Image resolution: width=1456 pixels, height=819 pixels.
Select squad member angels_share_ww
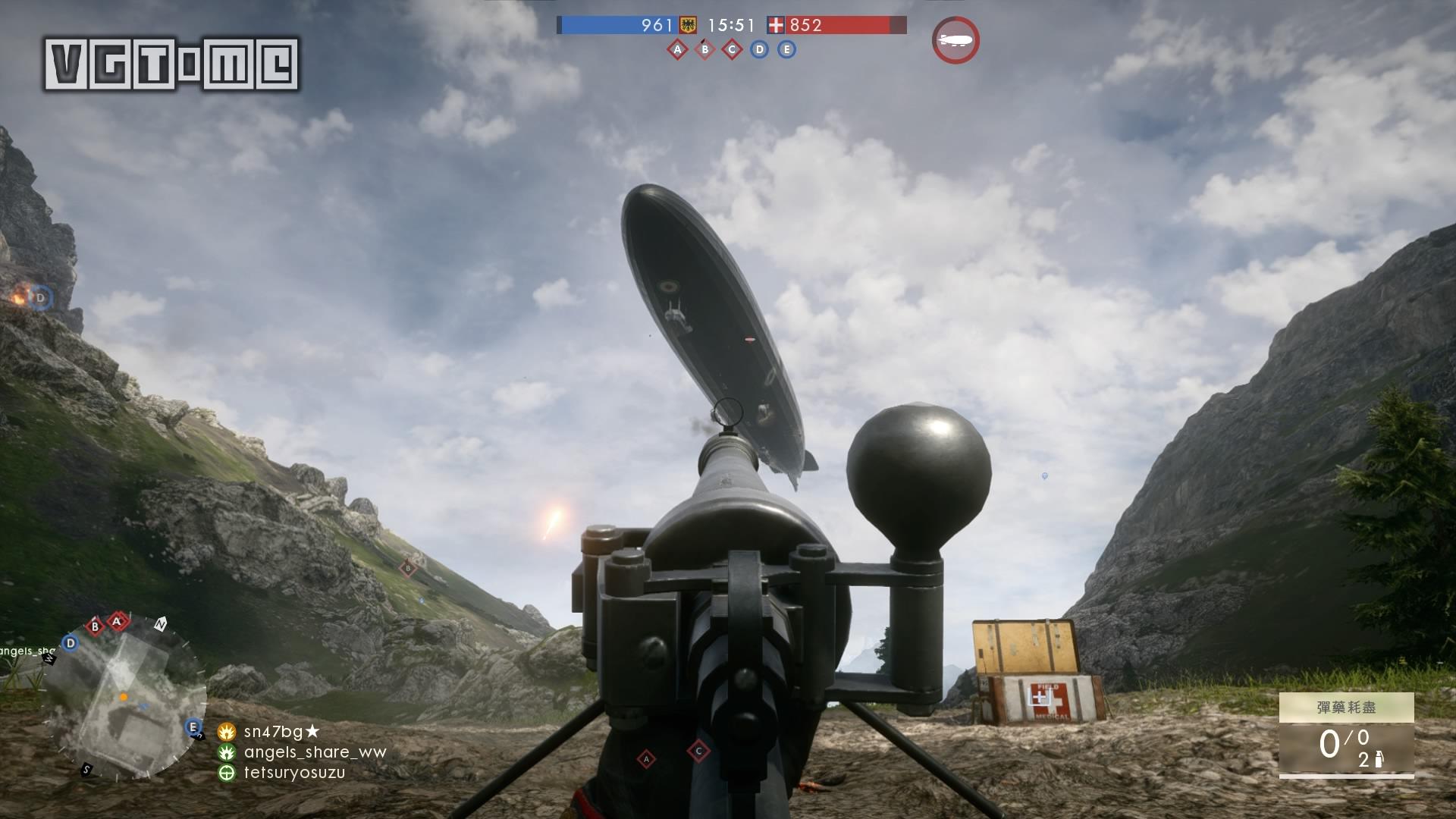tap(314, 752)
